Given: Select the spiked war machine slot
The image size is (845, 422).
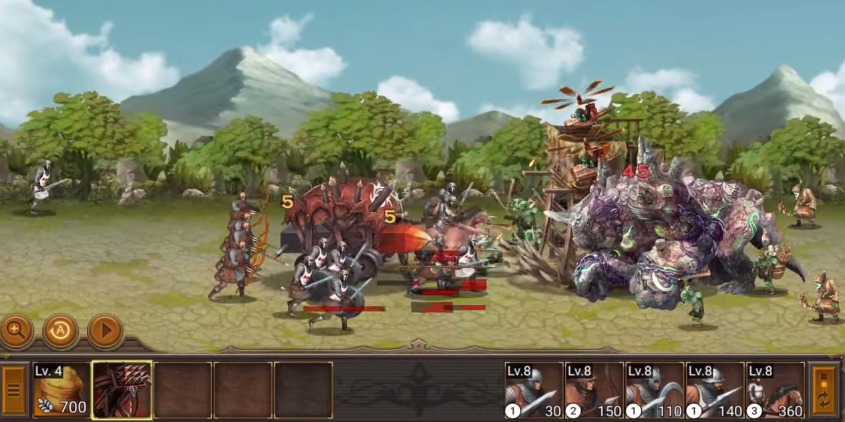Looking at the screenshot, I should click(122, 390).
